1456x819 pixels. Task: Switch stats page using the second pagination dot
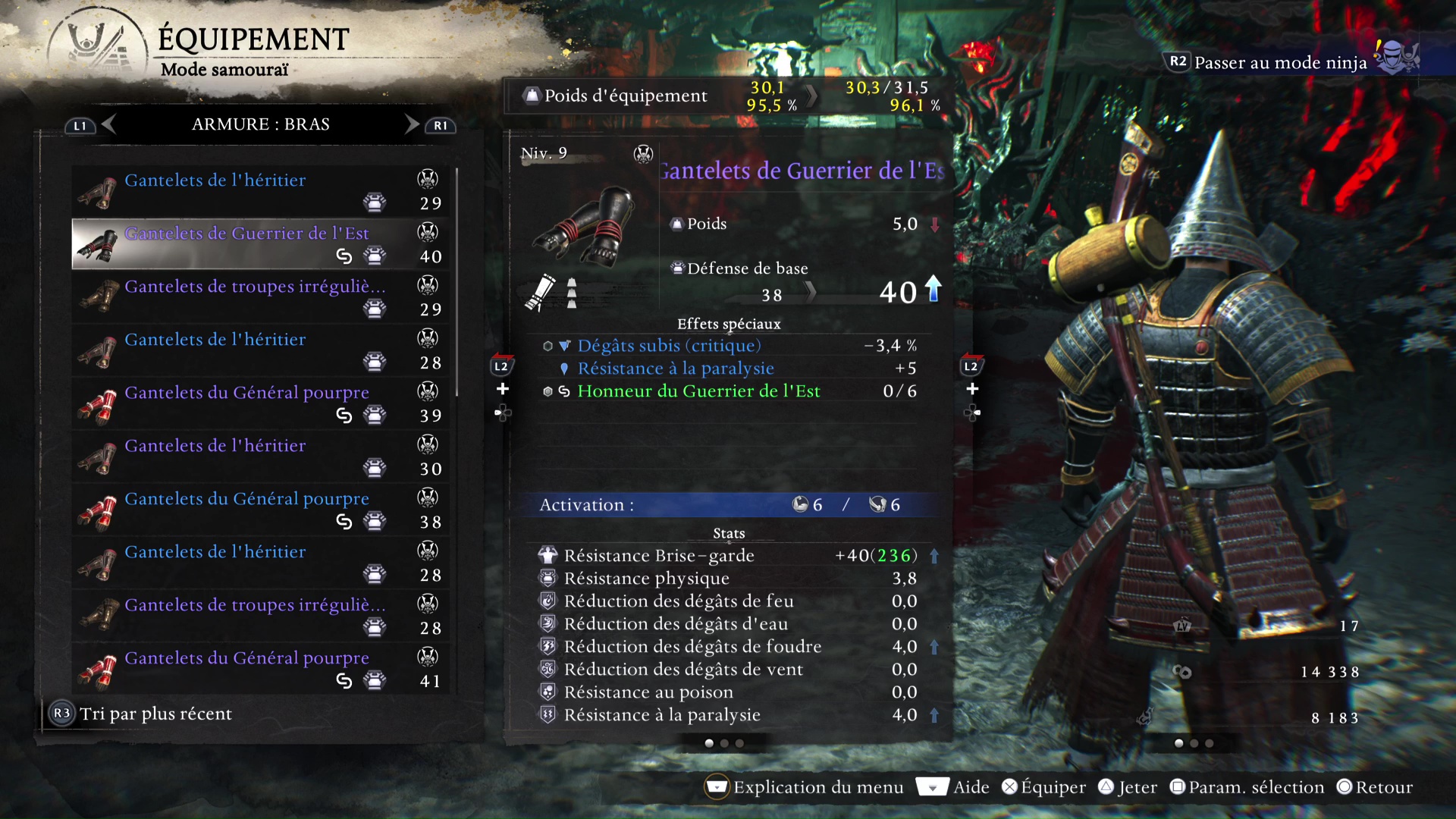[724, 744]
